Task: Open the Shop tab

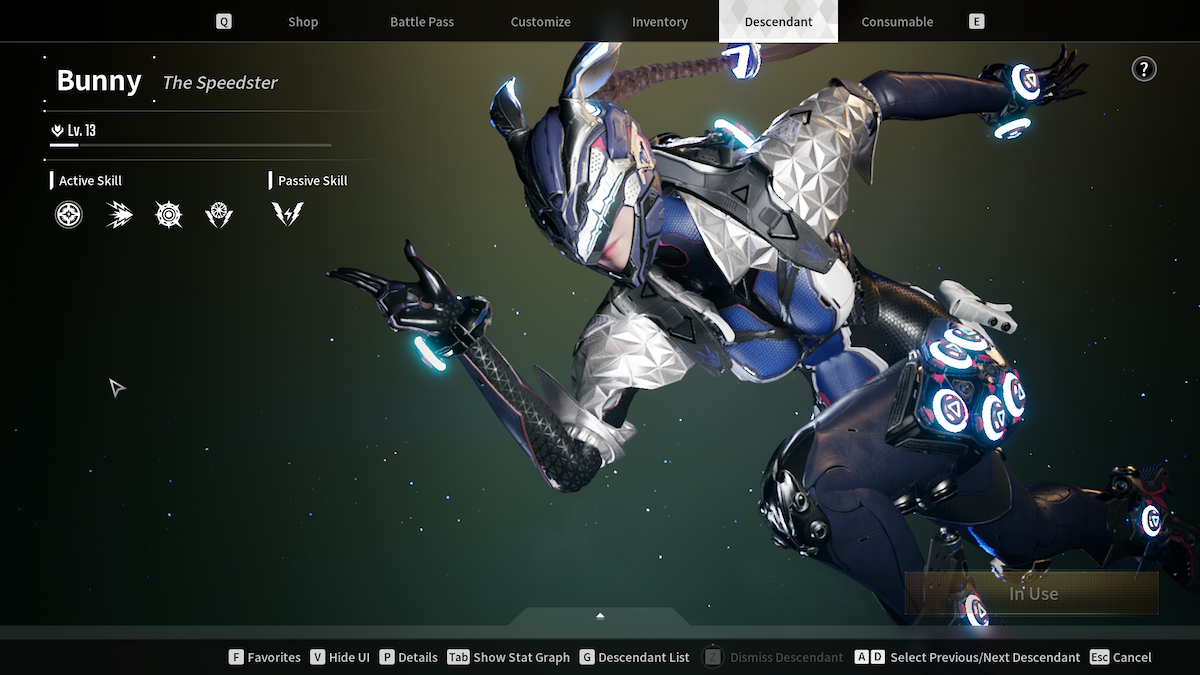Action: 302,22
